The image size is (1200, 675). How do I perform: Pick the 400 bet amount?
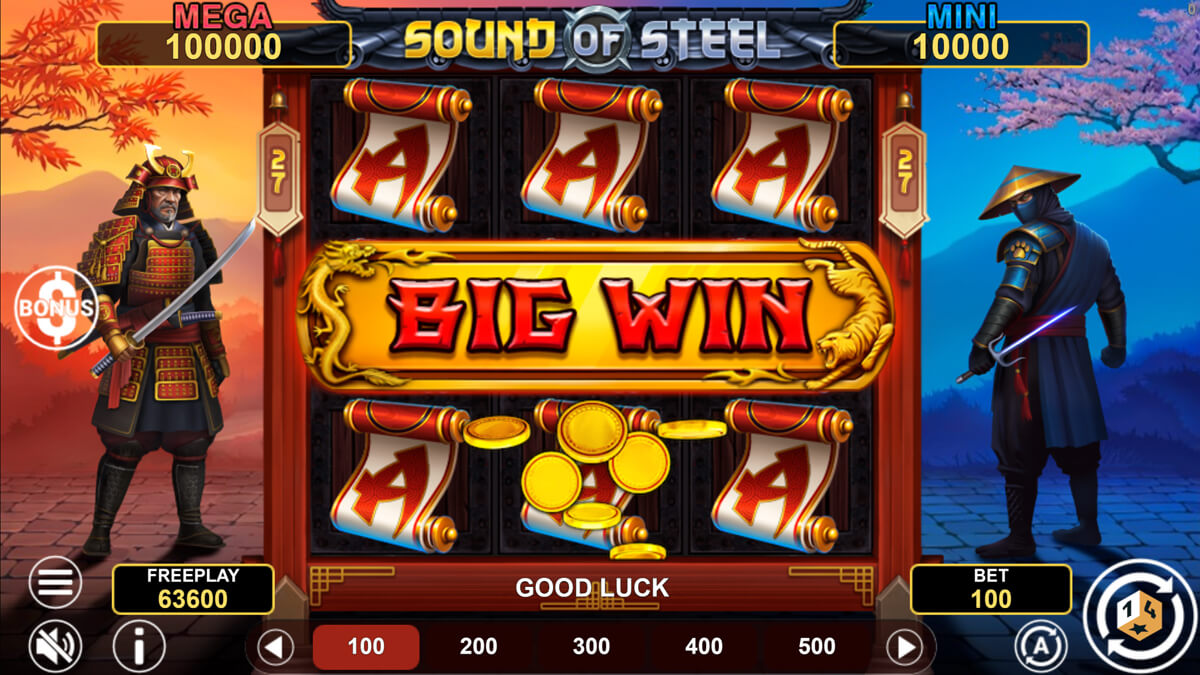tap(704, 647)
